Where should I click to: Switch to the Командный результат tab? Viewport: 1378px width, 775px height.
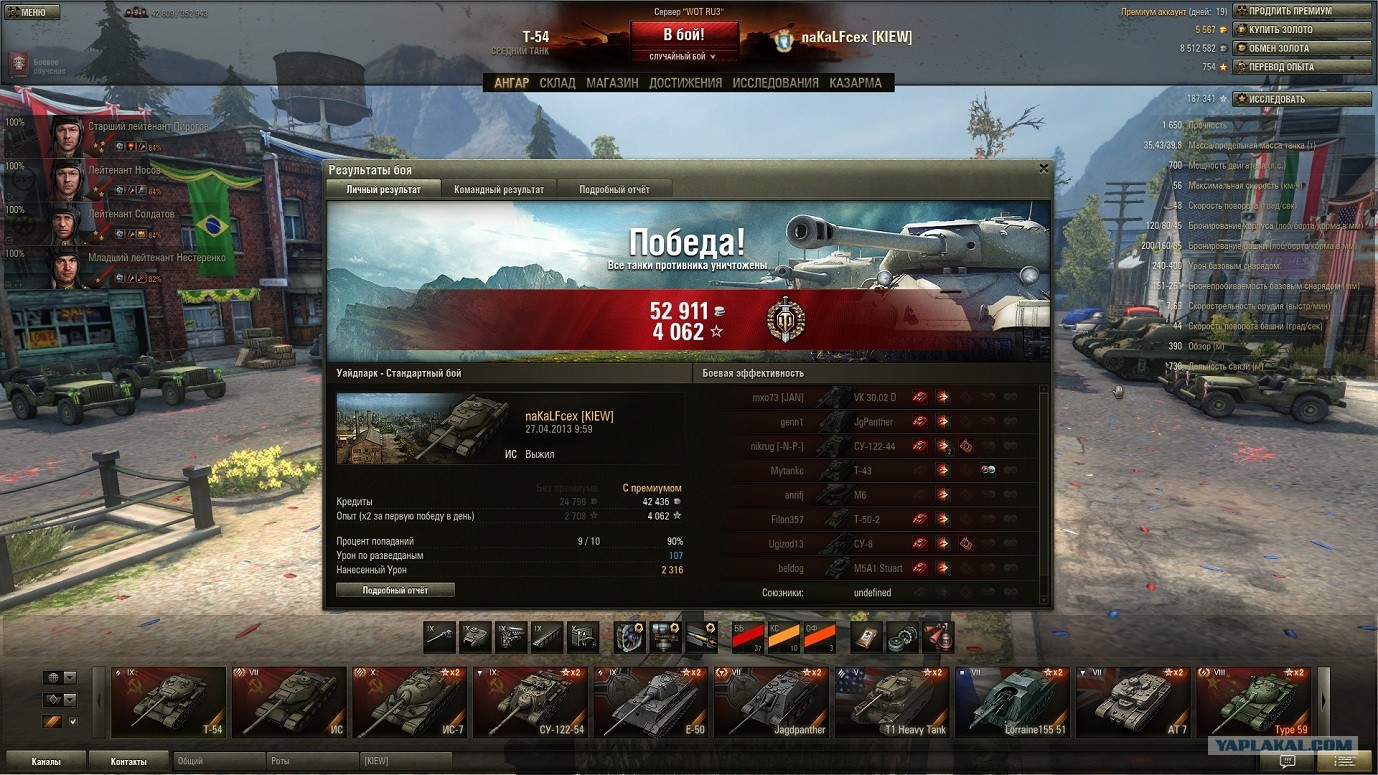499,189
